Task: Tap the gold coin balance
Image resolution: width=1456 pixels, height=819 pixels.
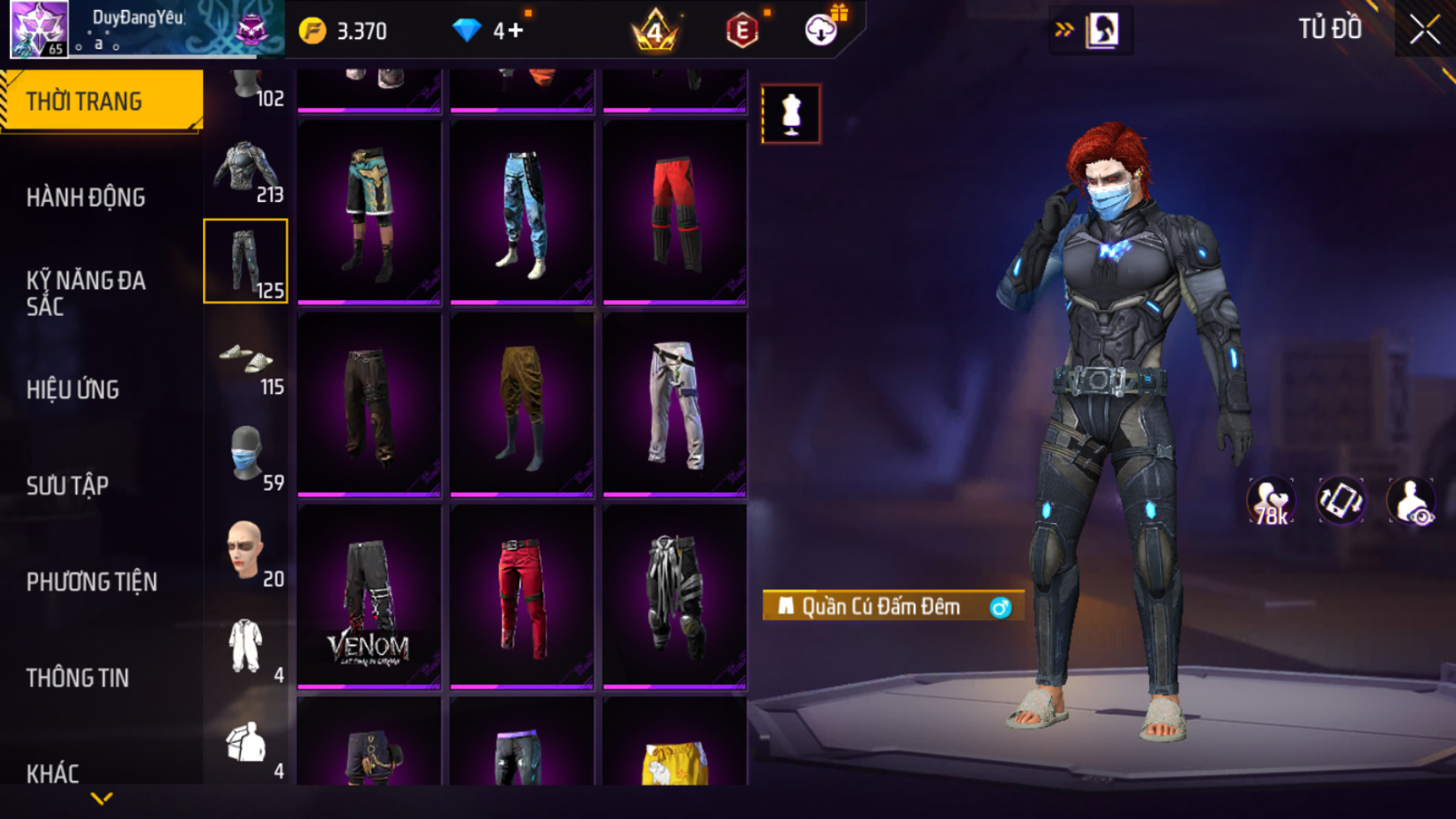Action: click(343, 32)
